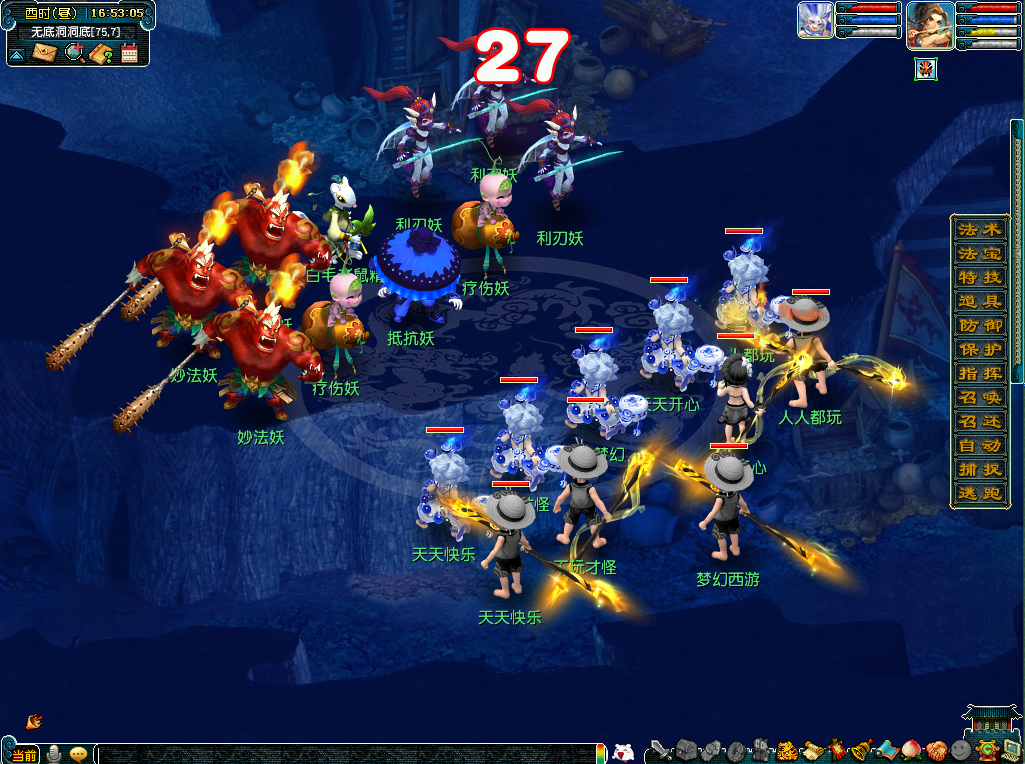Choose the 防御 (Defend) command
The width and height of the screenshot is (1025, 764).
coord(979,325)
